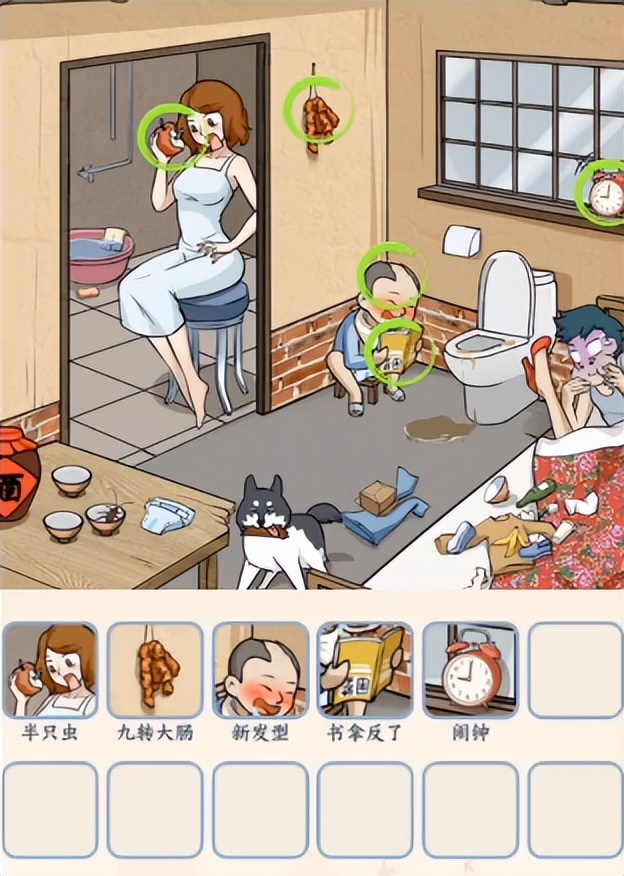The height and width of the screenshot is (876, 624).
Task: Click the 书拿反了 found-item thumbnail
Action: tap(365, 670)
